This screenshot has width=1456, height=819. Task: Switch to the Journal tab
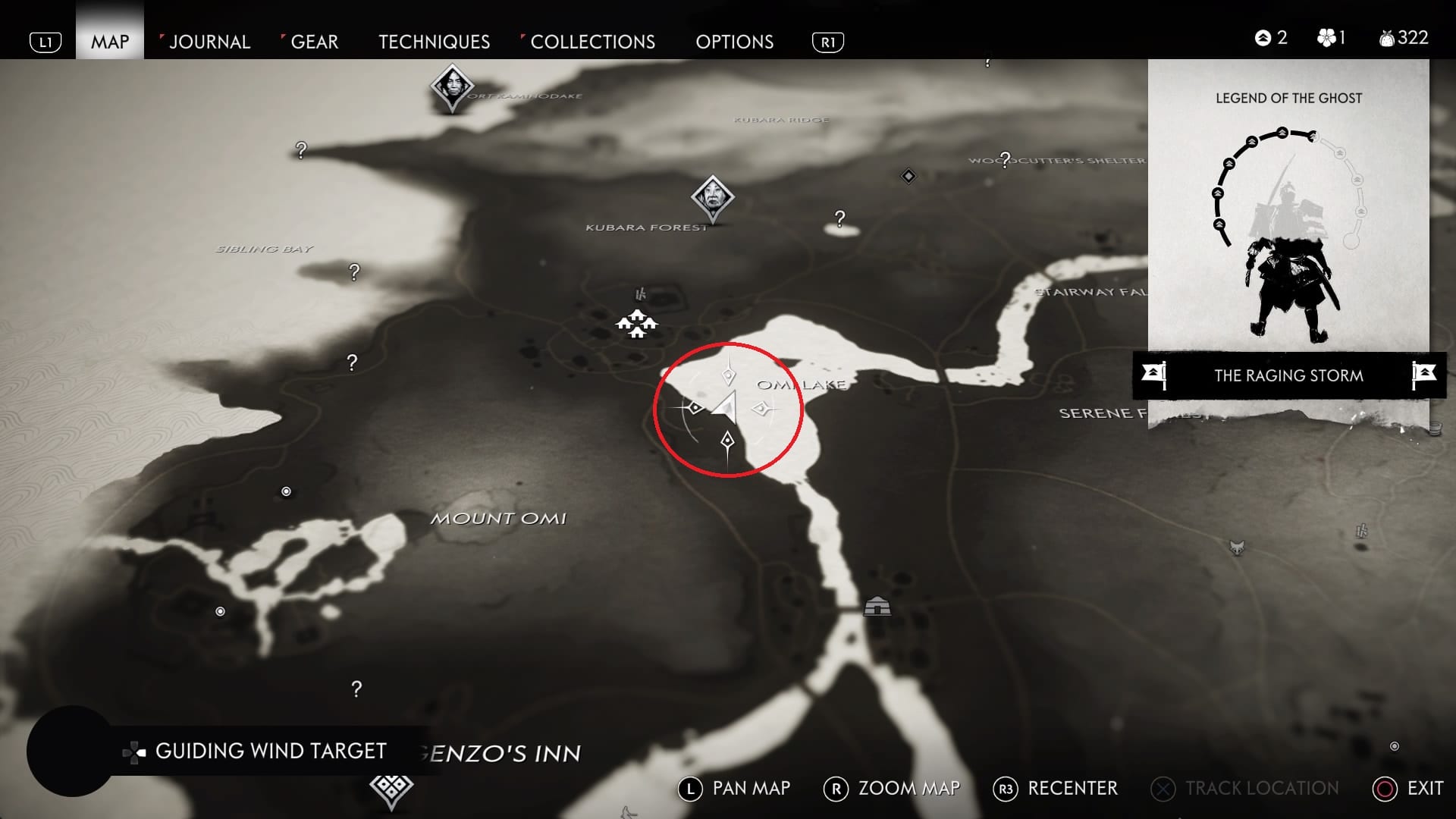pos(209,42)
